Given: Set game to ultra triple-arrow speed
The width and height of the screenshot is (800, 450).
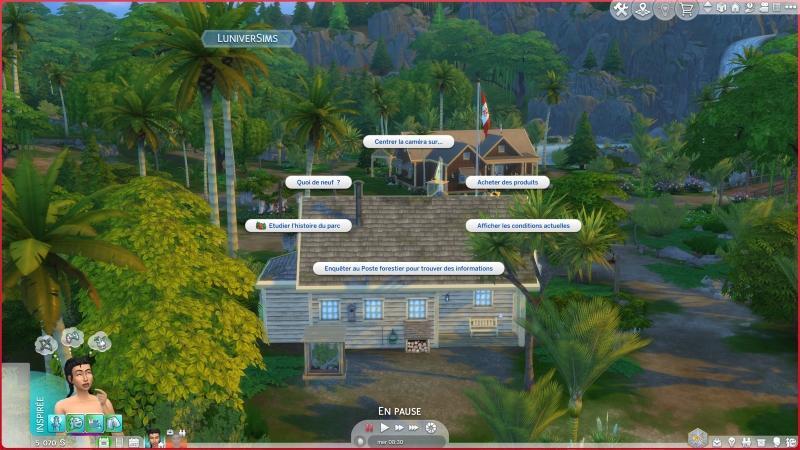Looking at the screenshot, I should click(415, 428).
